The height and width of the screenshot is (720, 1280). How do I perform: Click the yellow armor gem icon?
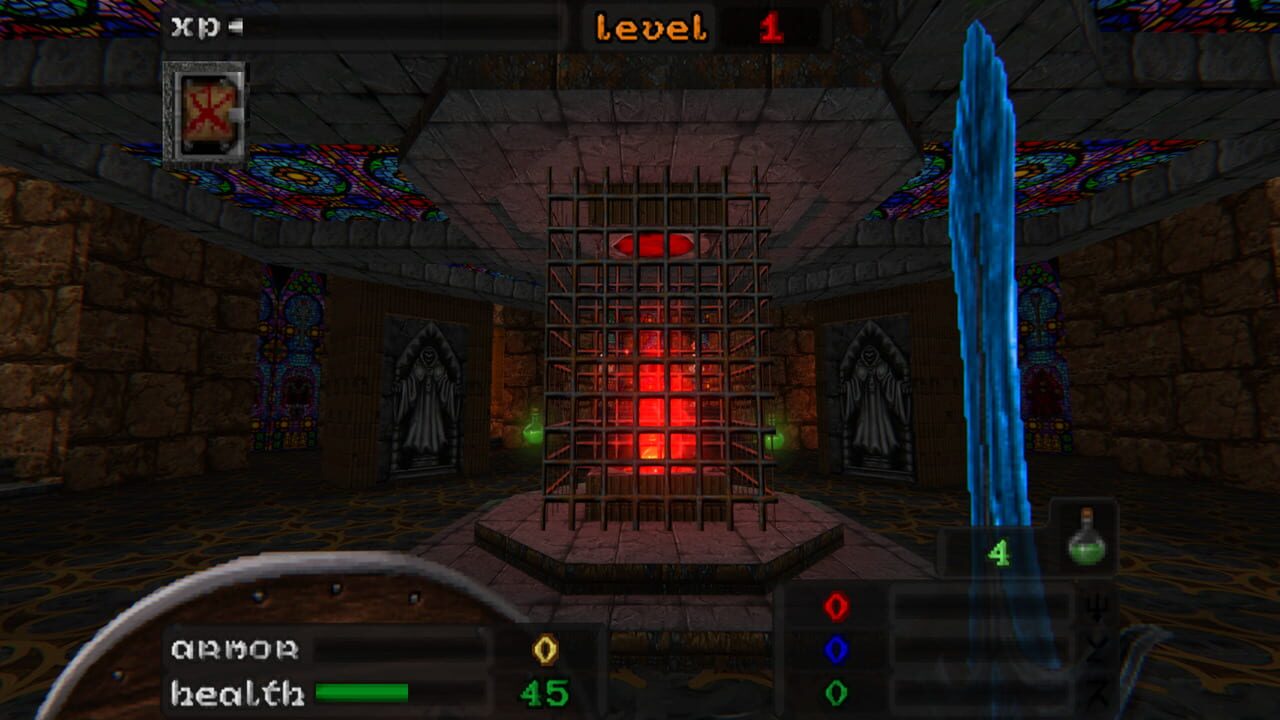click(x=542, y=650)
